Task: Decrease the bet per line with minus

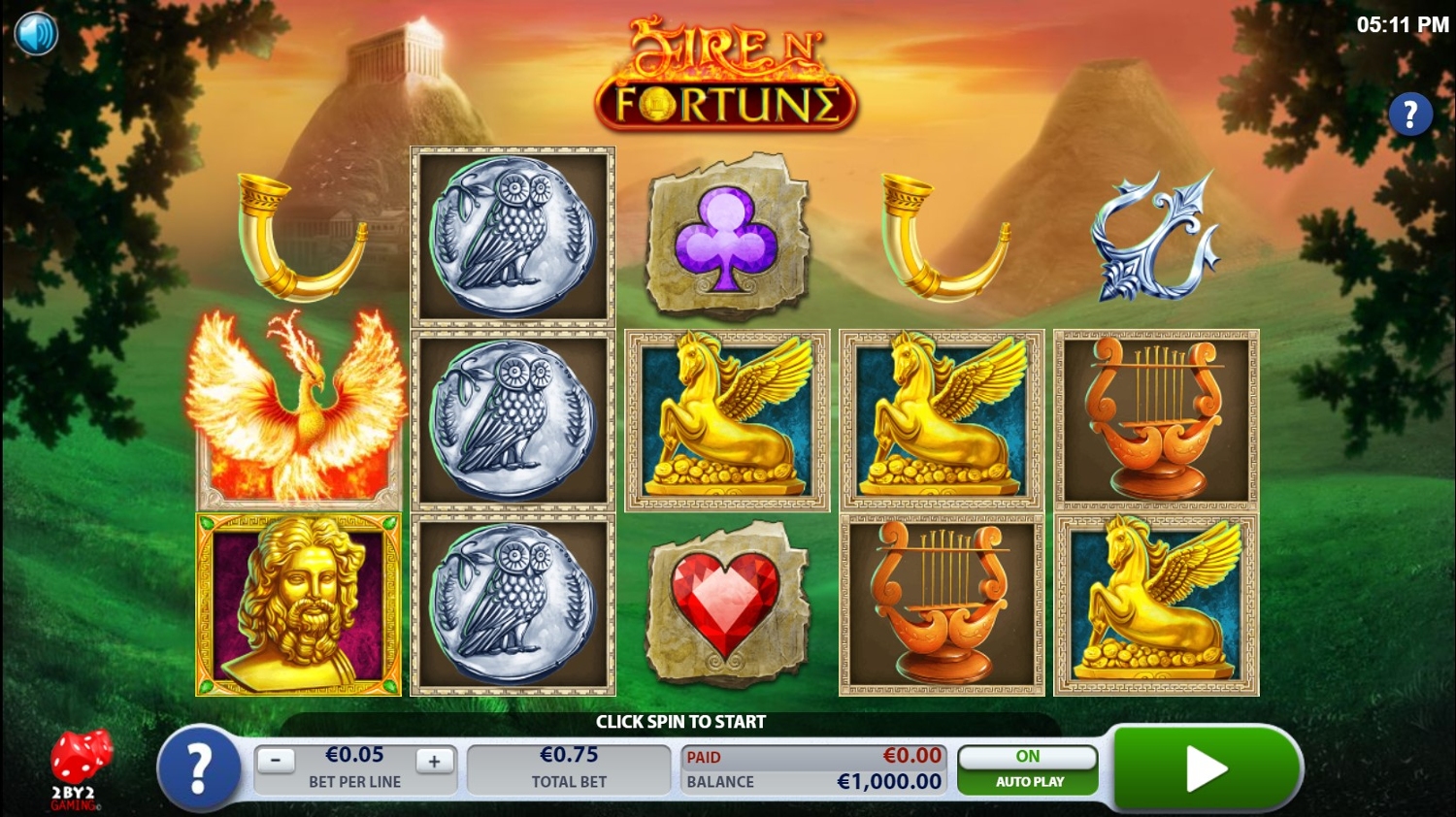Action: (x=276, y=761)
